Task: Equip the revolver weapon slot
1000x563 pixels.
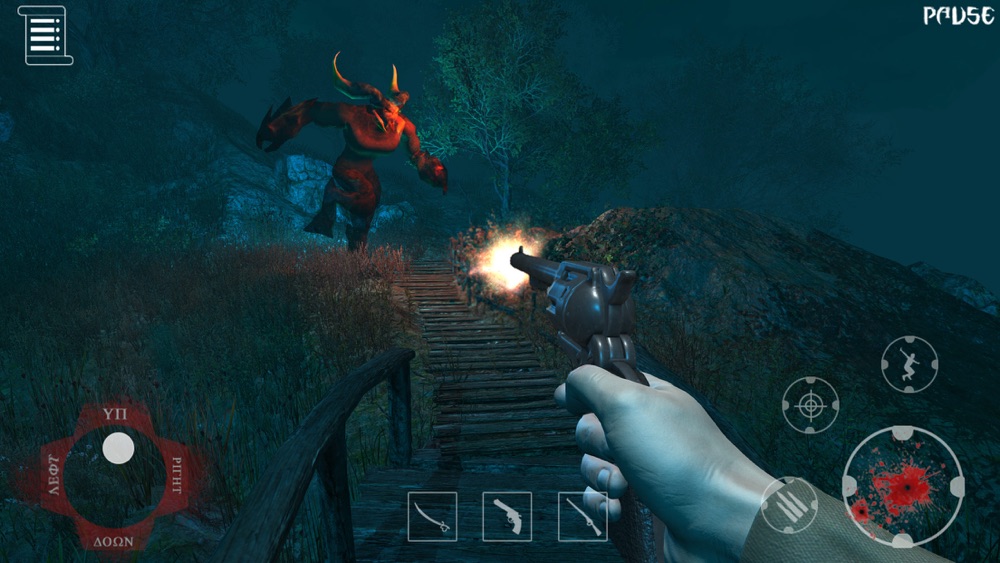Action: [x=507, y=516]
